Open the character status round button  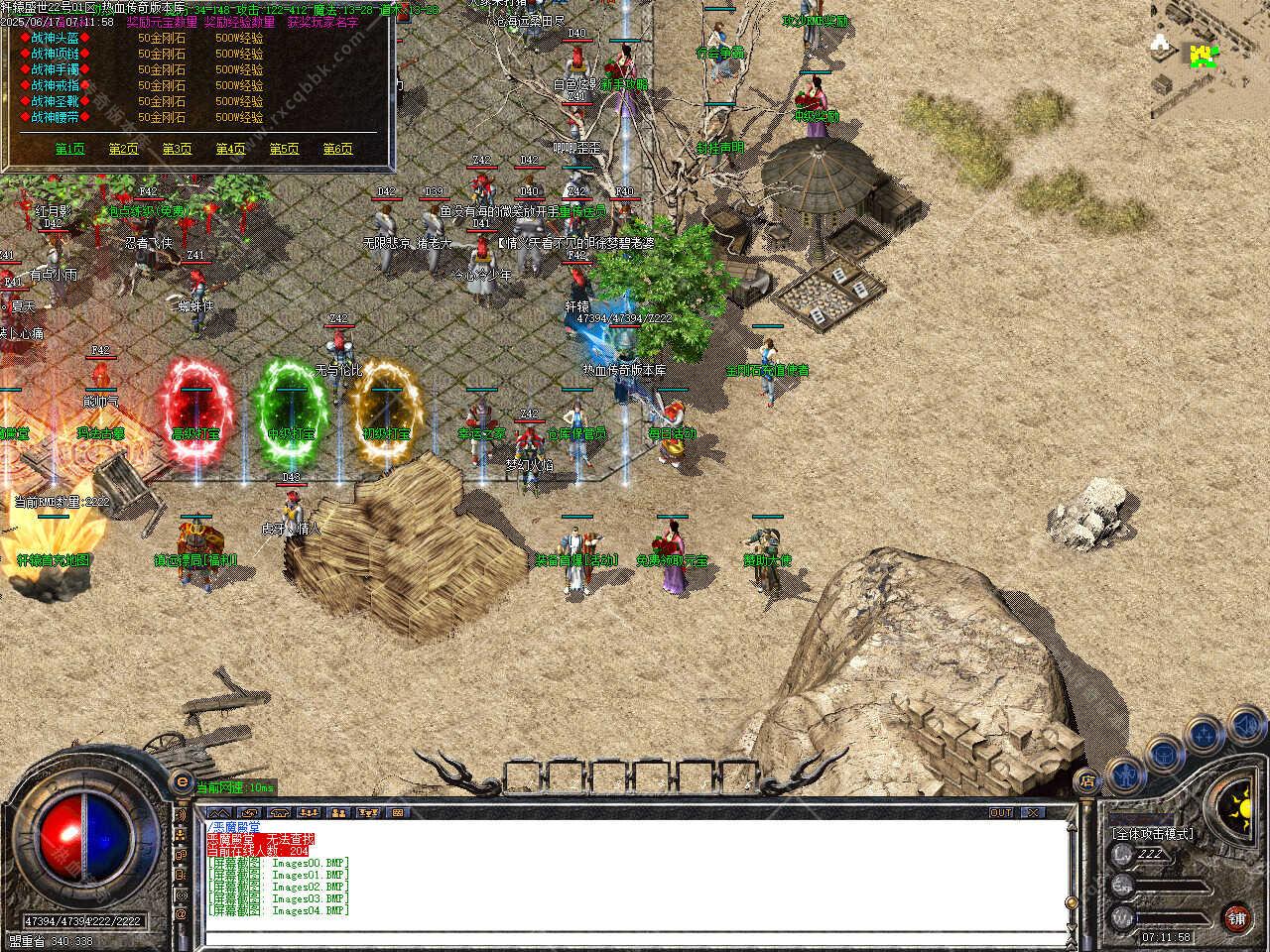1124,774
